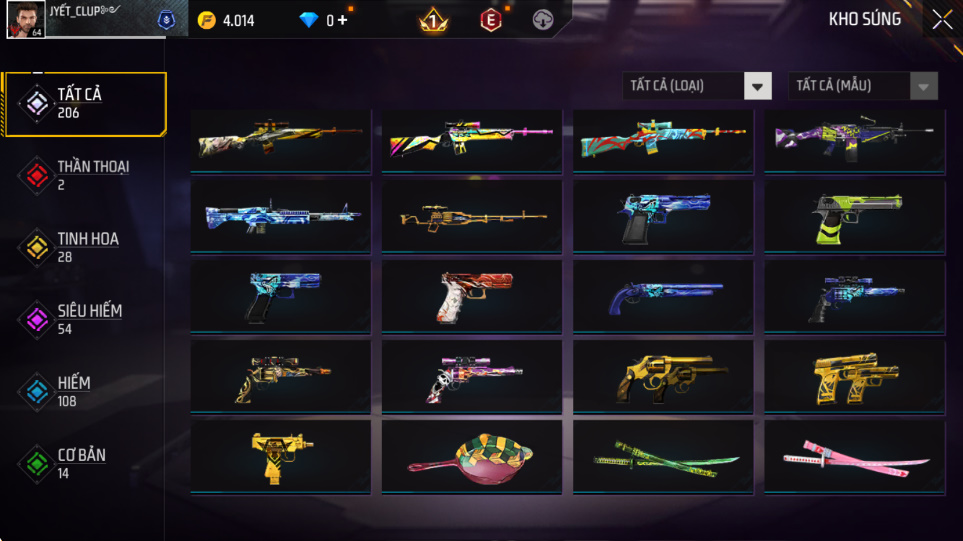Add diamonds with the plus button

pyautogui.click(x=343, y=20)
